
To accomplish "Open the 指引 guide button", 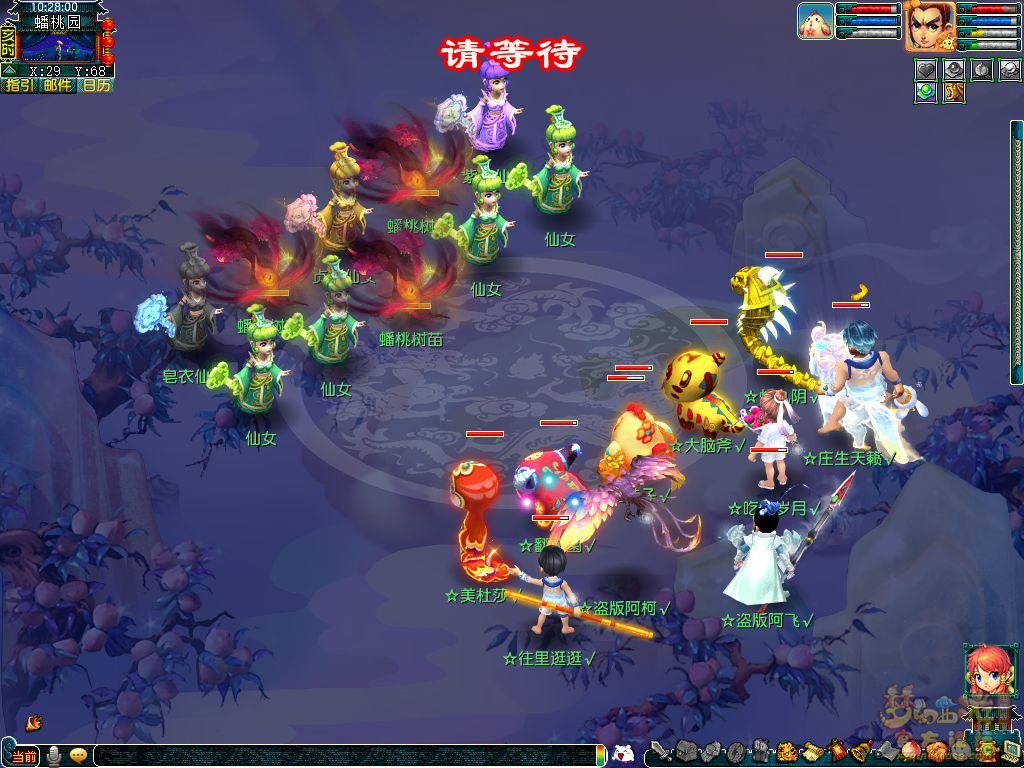I will point(17,86).
